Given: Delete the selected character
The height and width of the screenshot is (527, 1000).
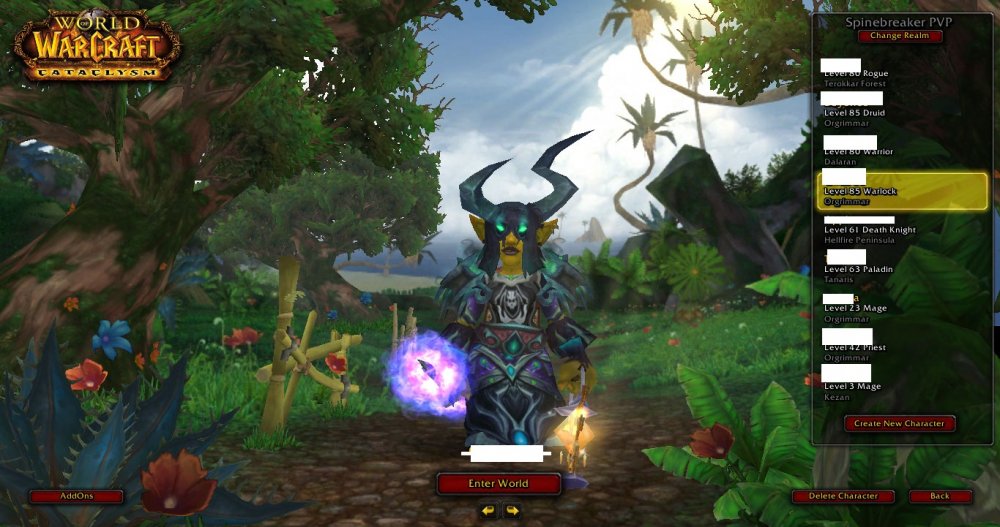Looking at the screenshot, I should point(844,496).
